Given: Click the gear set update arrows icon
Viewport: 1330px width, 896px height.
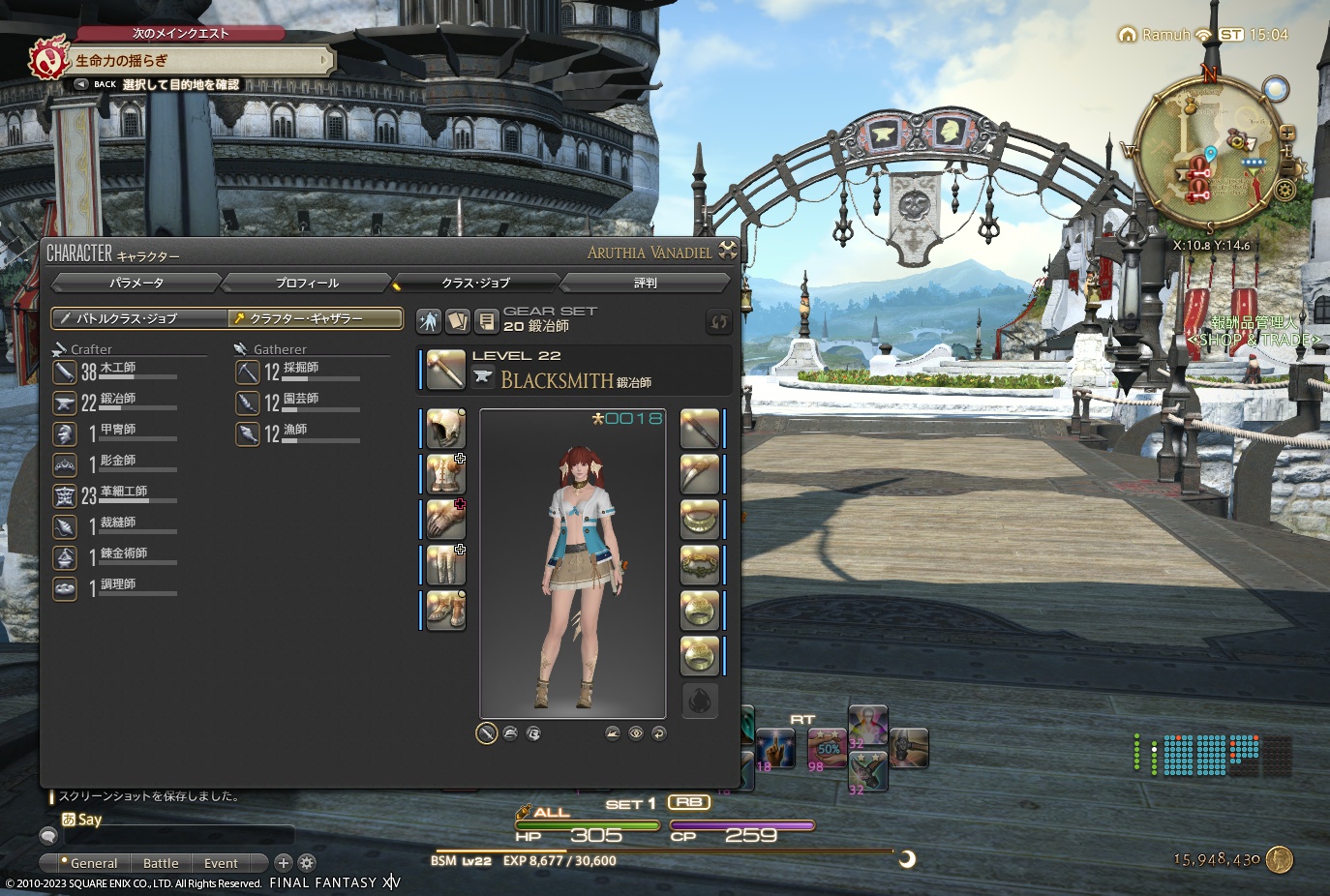Looking at the screenshot, I should (x=717, y=322).
